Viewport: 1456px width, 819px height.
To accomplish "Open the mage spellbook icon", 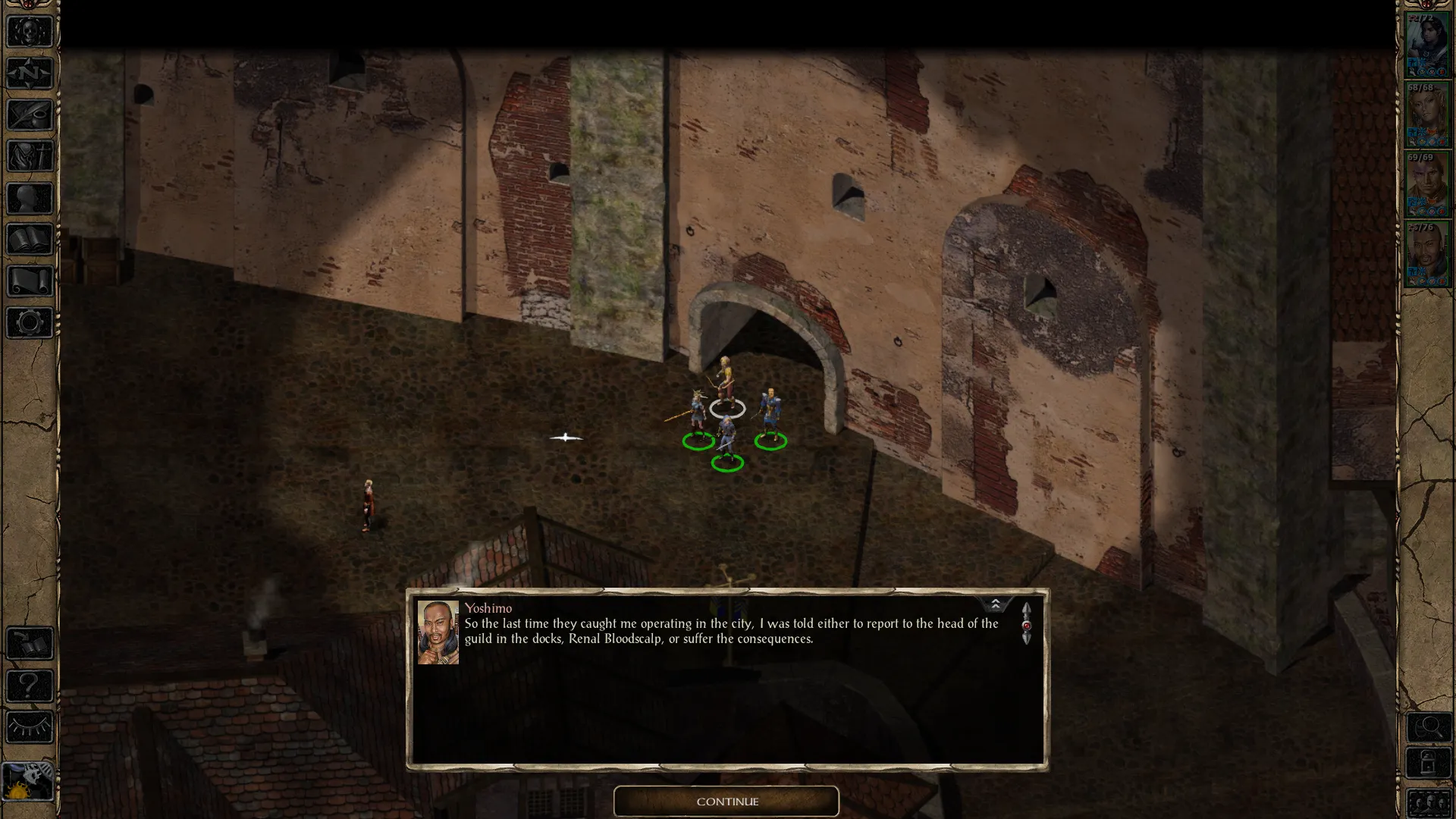I will click(30, 240).
